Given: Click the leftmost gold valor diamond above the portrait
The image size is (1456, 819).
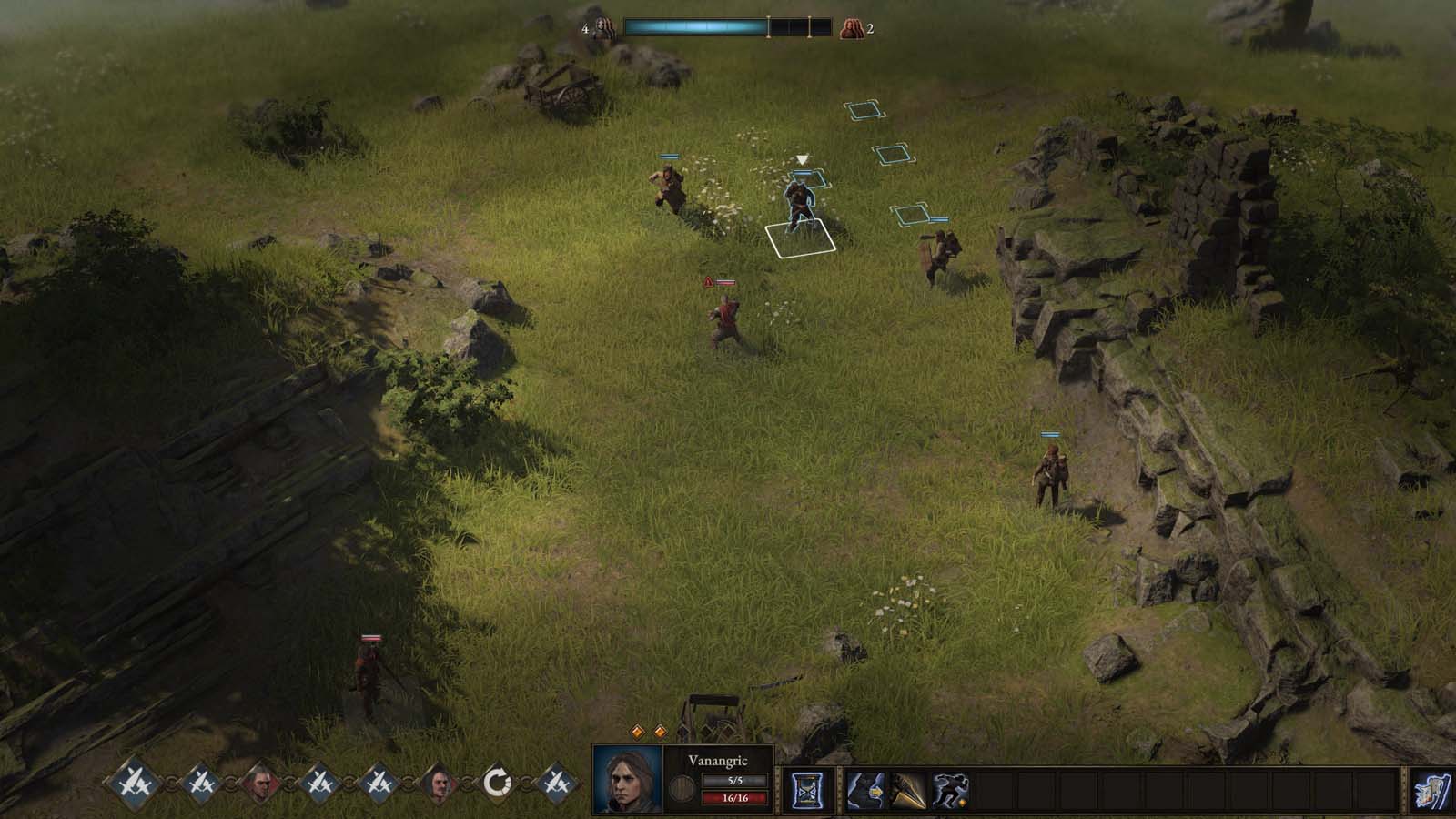Looking at the screenshot, I should click(638, 730).
